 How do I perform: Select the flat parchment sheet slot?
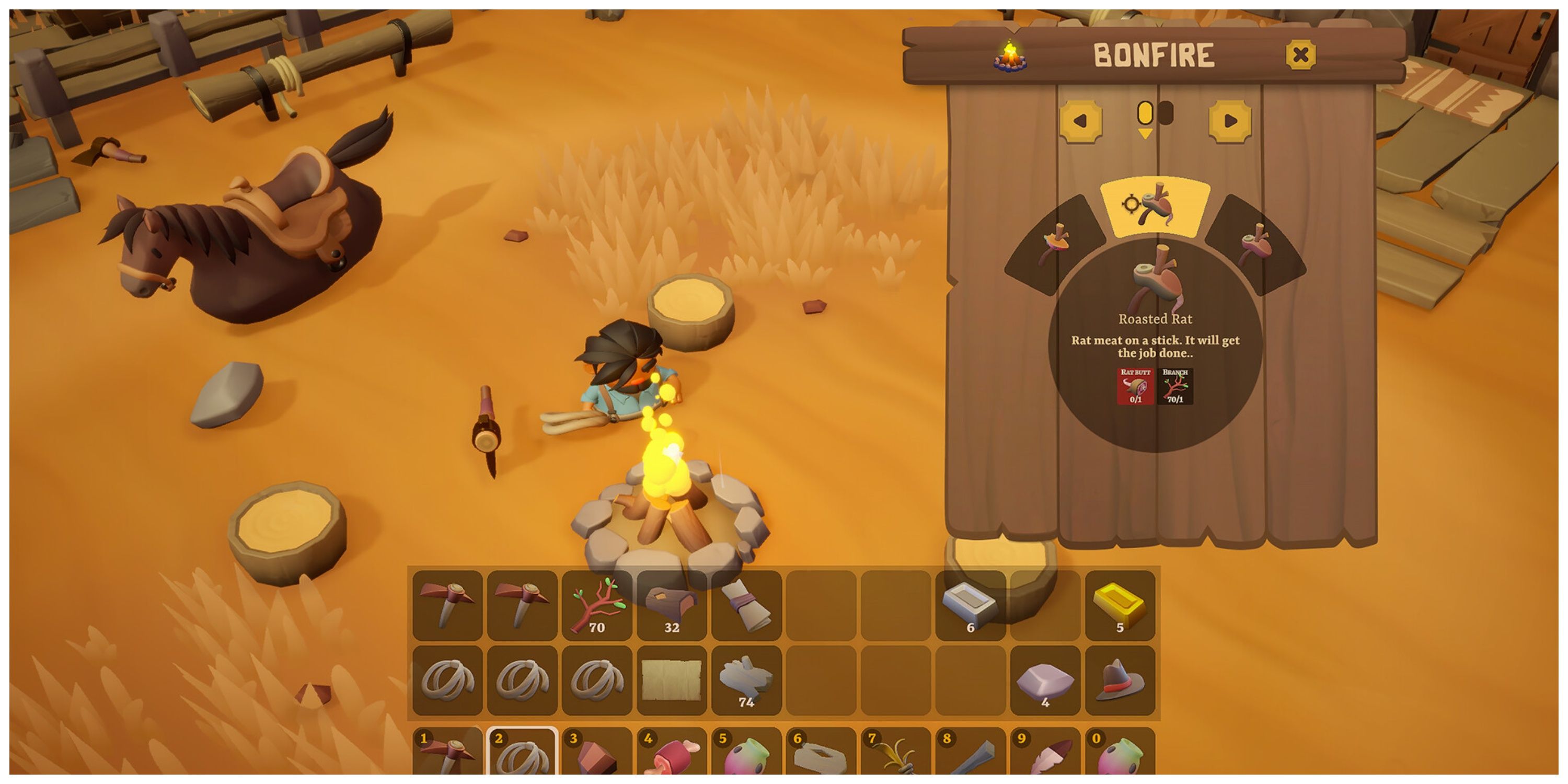tap(672, 680)
